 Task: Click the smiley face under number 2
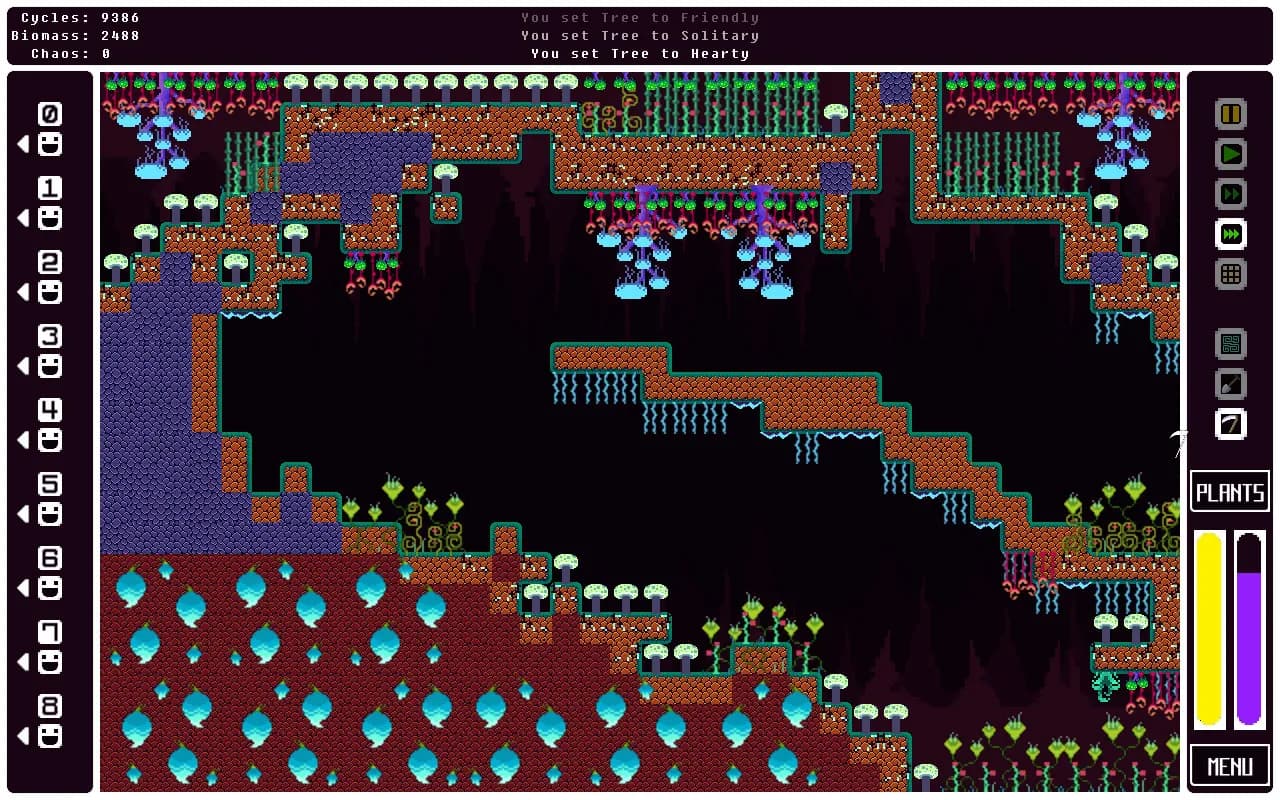point(50,293)
